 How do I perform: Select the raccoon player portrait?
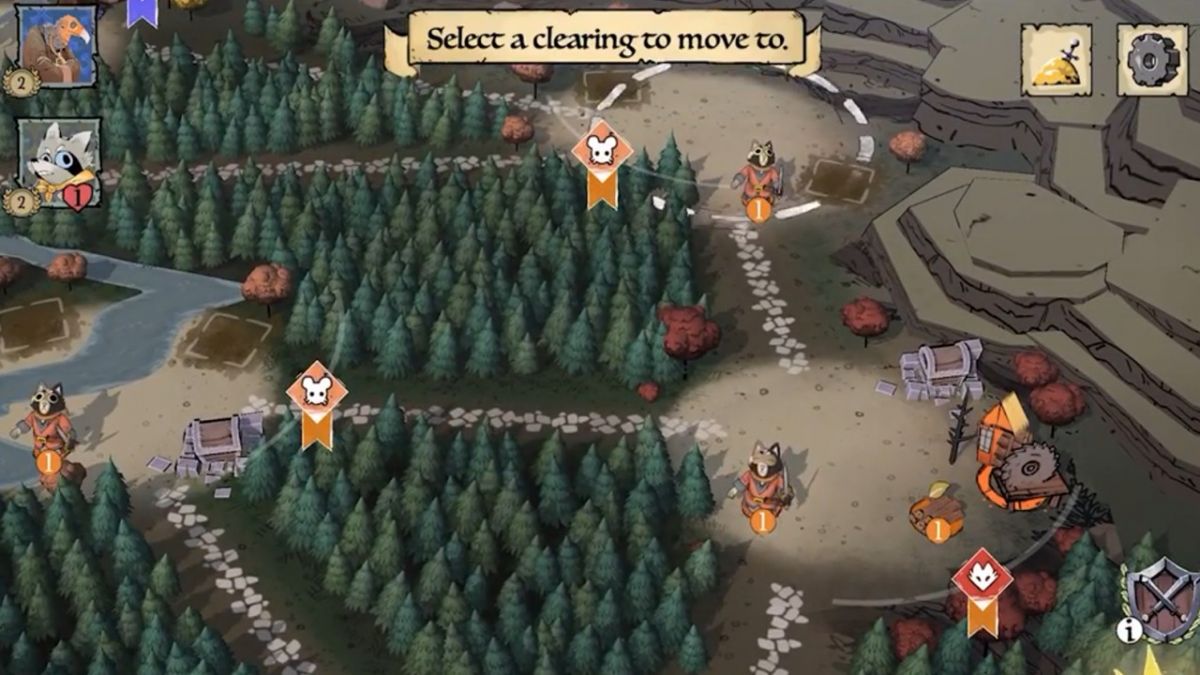tap(60, 162)
